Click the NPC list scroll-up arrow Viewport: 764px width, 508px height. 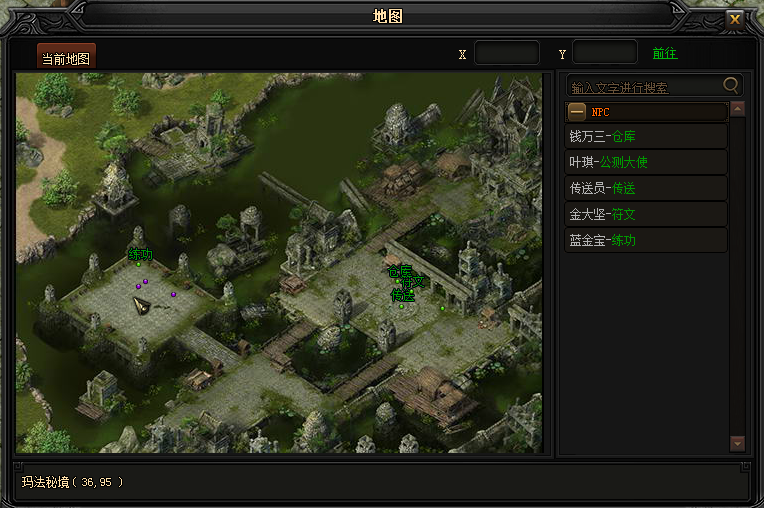click(x=738, y=110)
